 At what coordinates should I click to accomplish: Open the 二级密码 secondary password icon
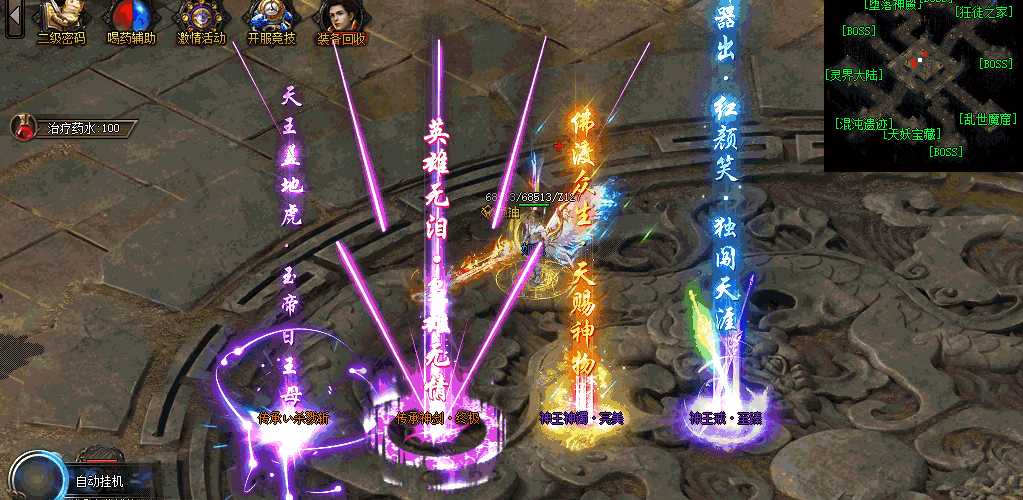60,22
